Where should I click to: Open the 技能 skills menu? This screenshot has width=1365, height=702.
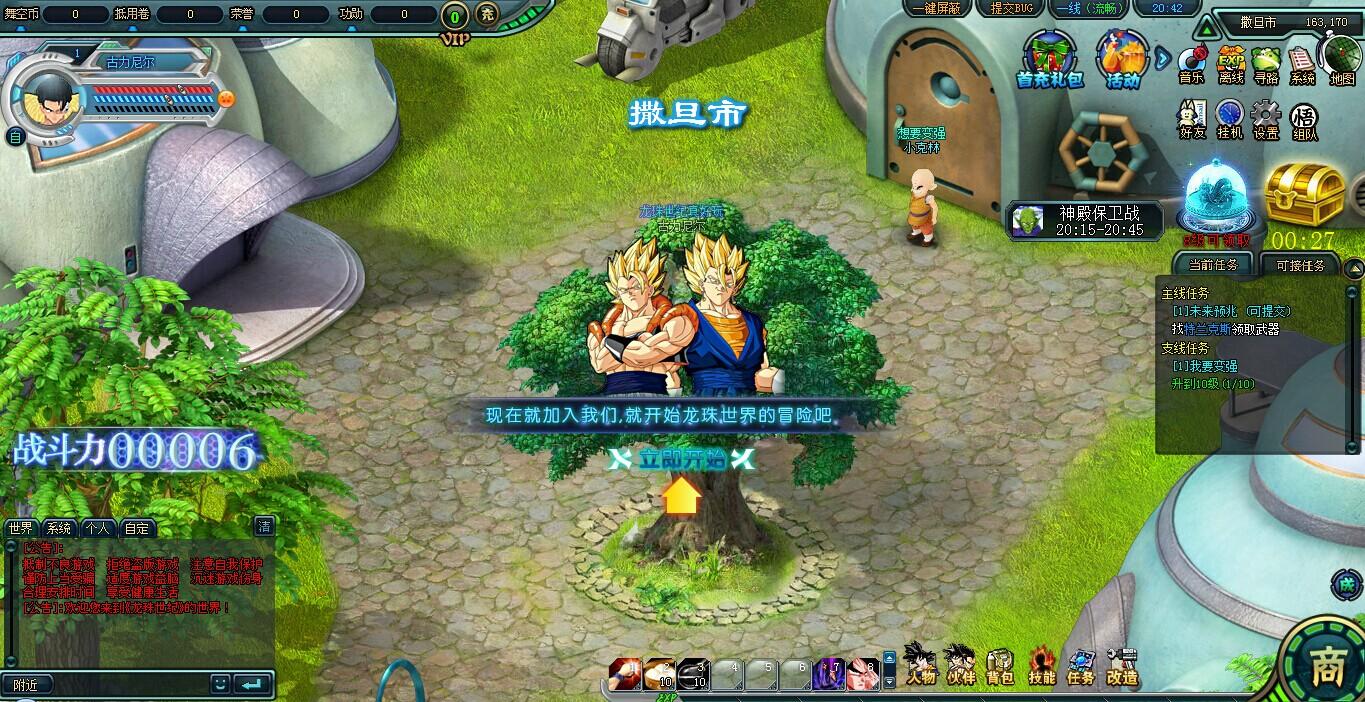click(1041, 664)
